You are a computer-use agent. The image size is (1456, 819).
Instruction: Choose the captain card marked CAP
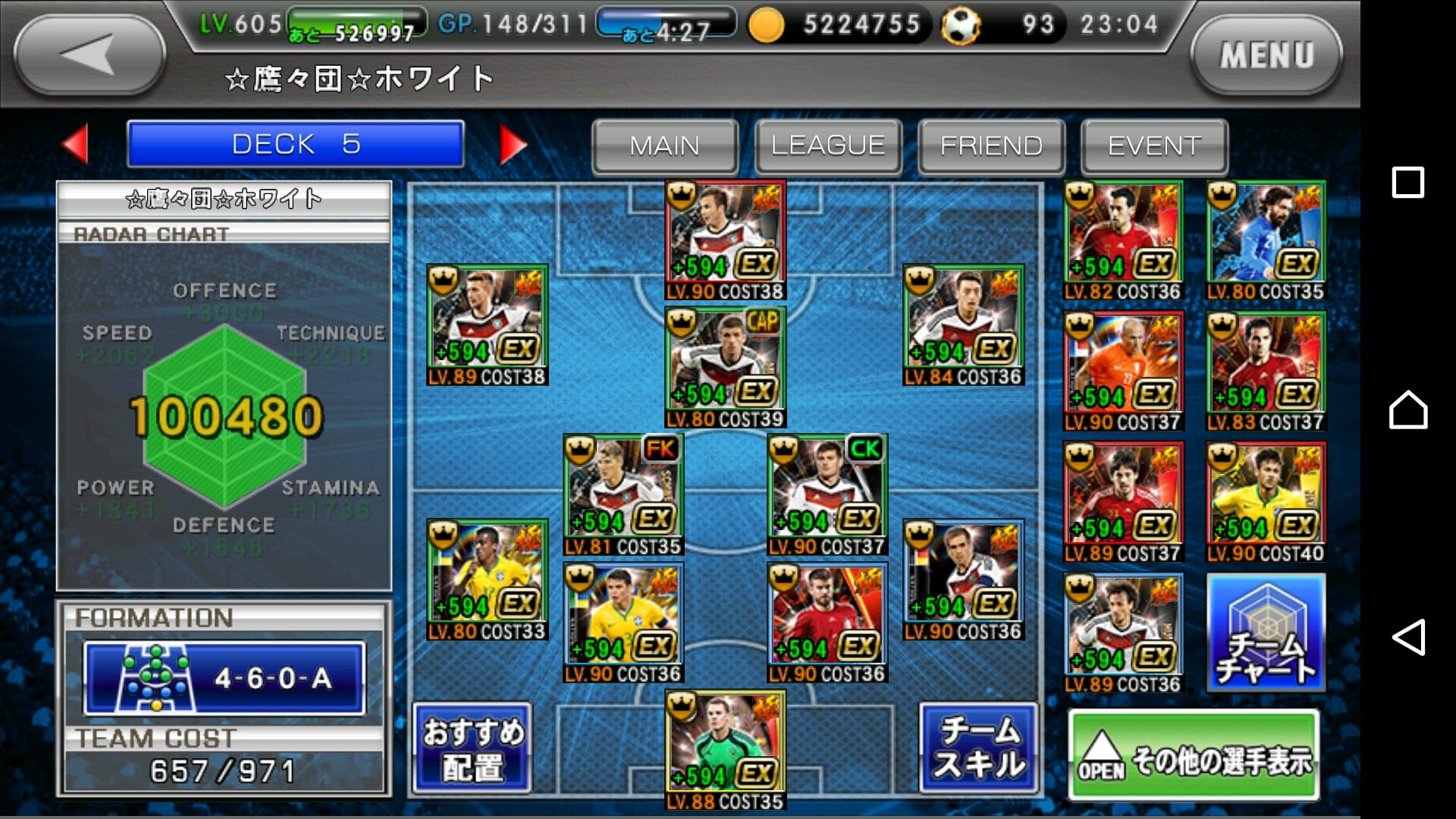725,367
